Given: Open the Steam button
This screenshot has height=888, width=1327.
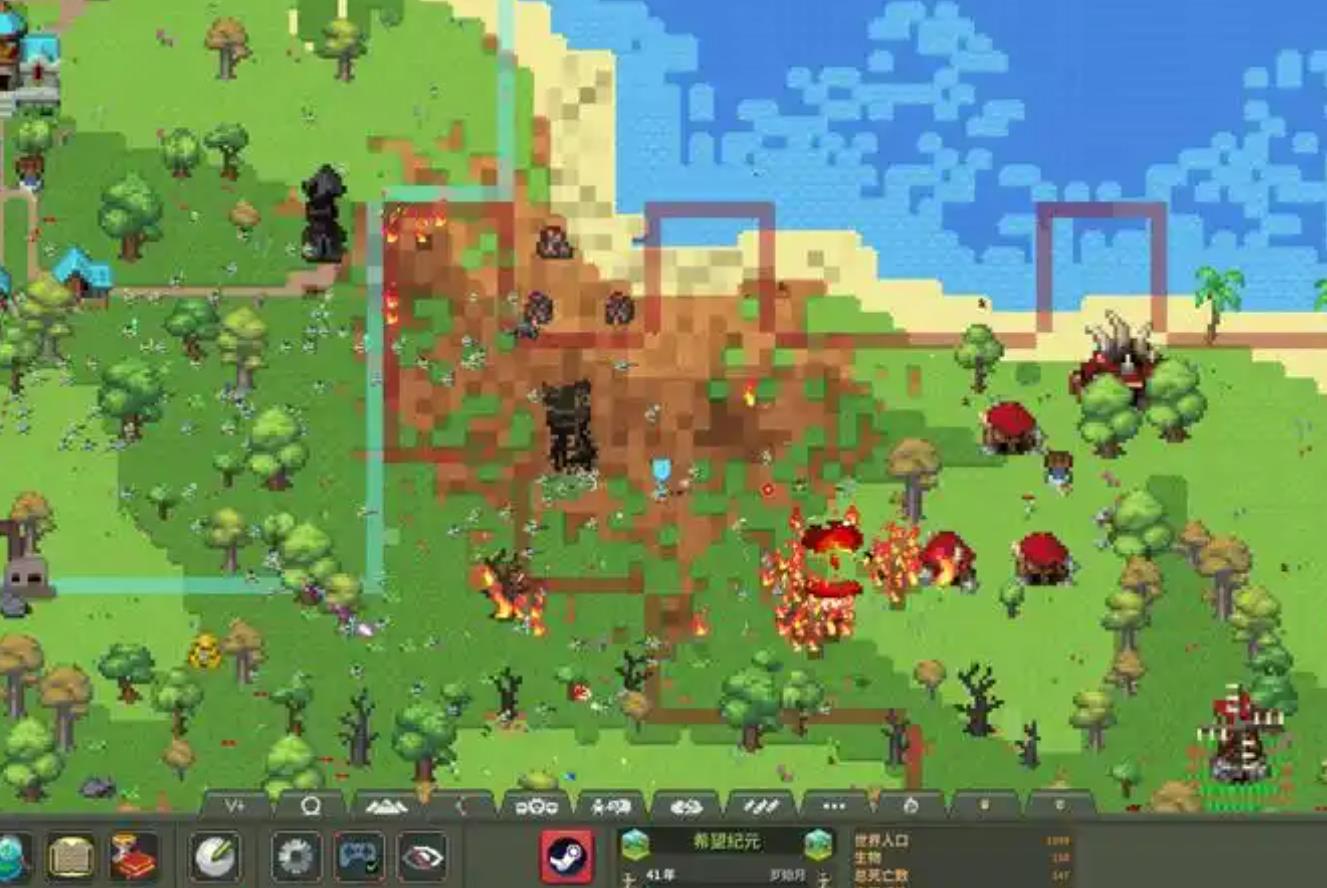Looking at the screenshot, I should click(x=567, y=857).
